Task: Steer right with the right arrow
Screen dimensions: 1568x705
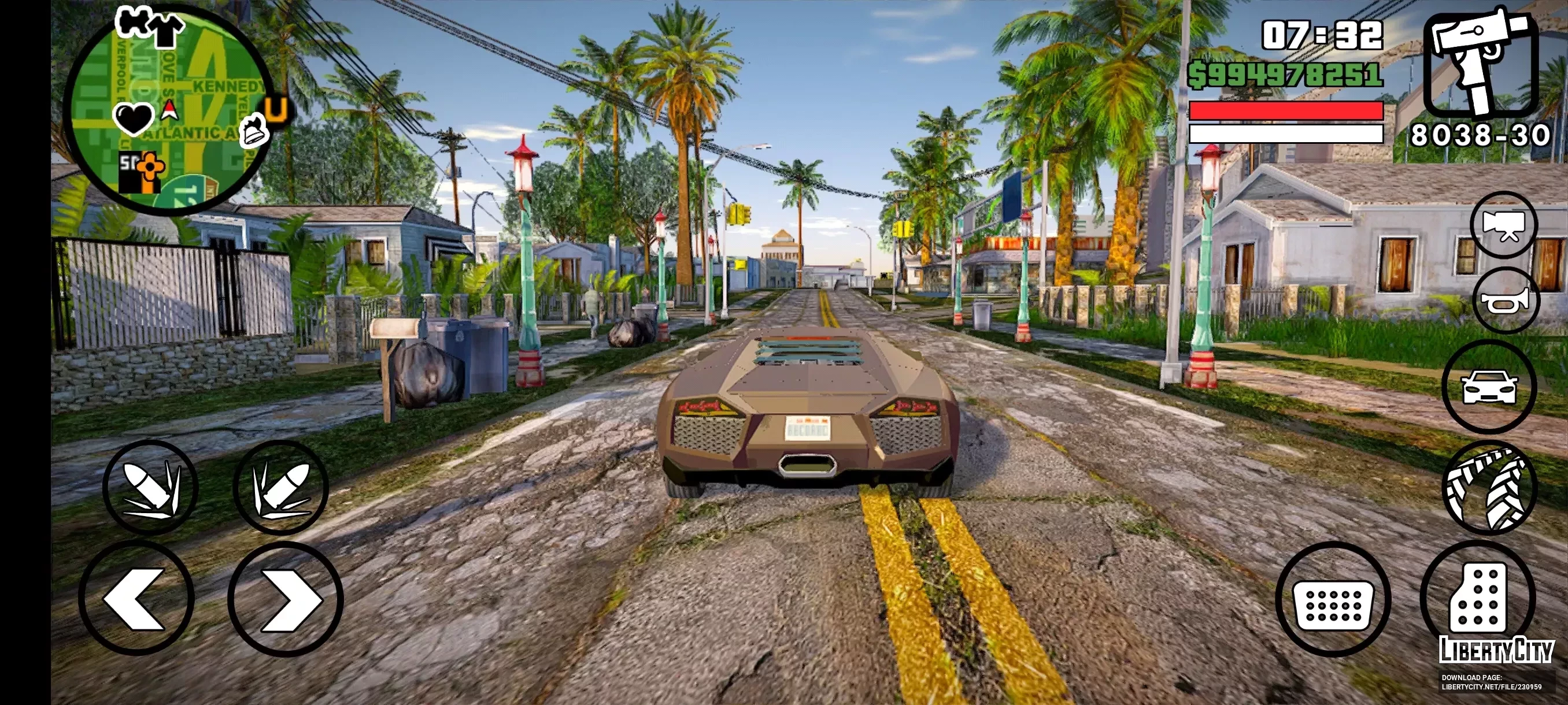Action: point(286,599)
